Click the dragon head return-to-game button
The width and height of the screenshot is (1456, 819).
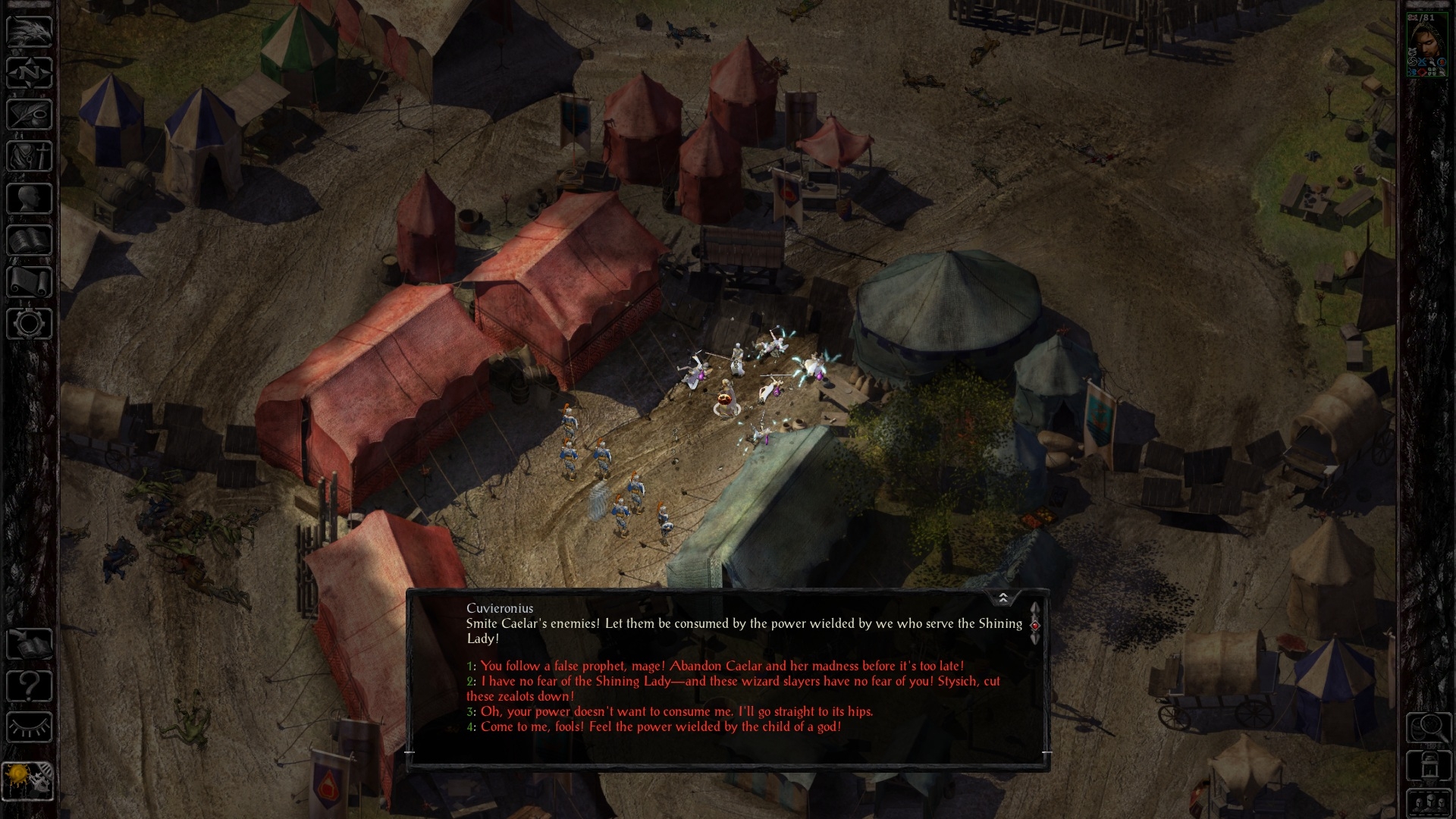[30, 33]
